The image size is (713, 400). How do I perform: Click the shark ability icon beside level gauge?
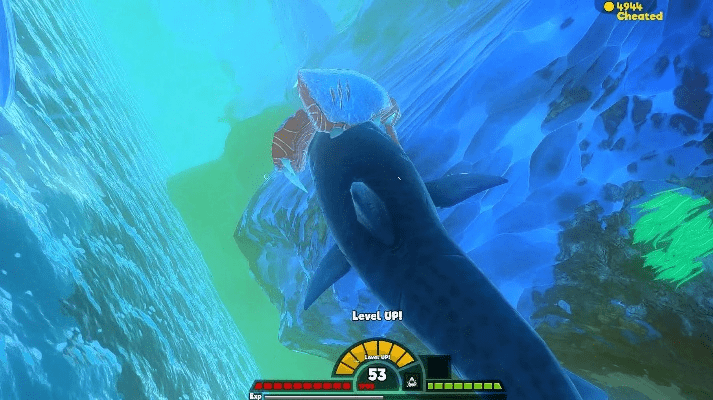tap(409, 381)
